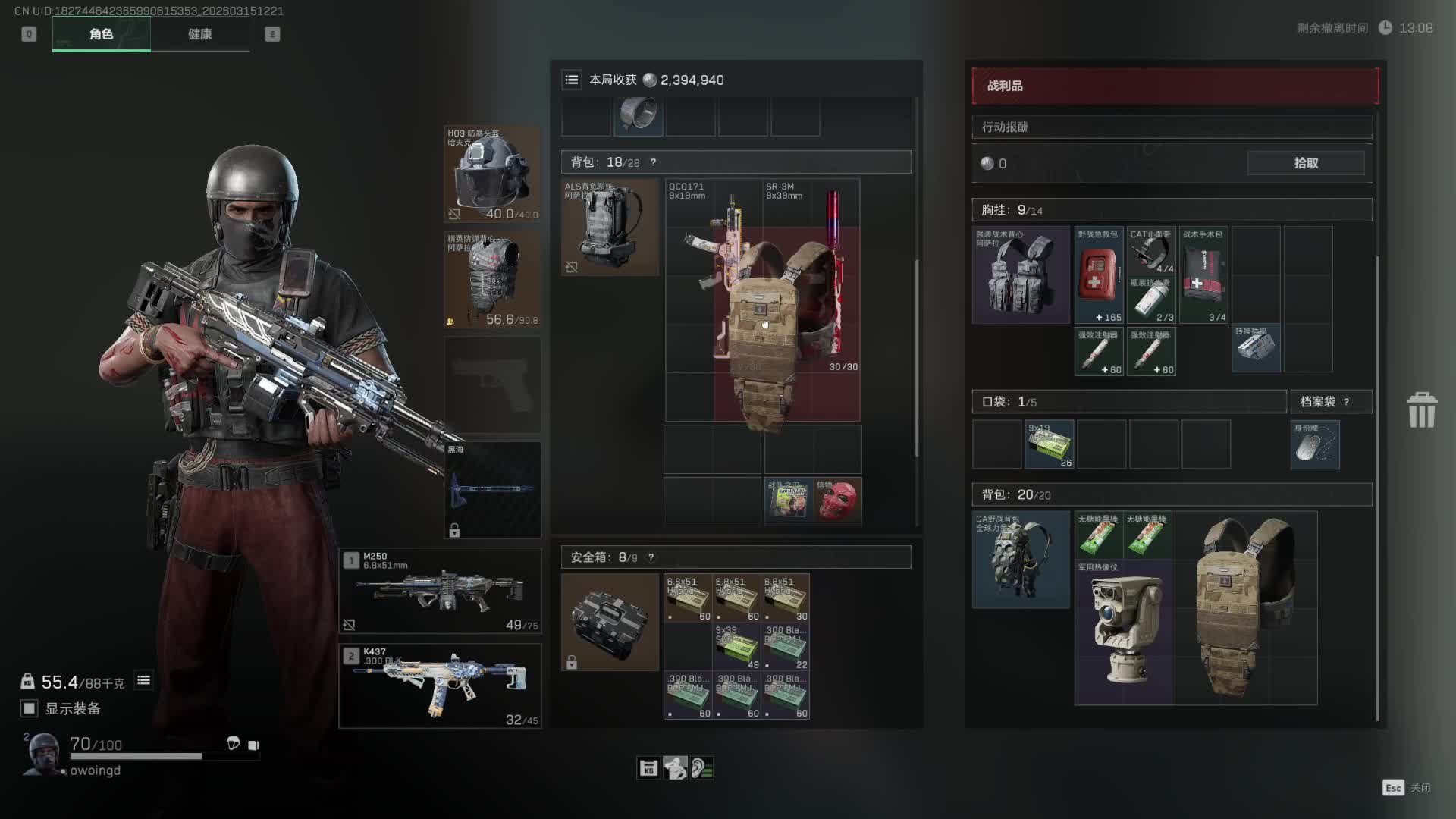Click the 军用热像仪 thermal imager item
This screenshot has width=1456, height=819.
coord(1123,632)
